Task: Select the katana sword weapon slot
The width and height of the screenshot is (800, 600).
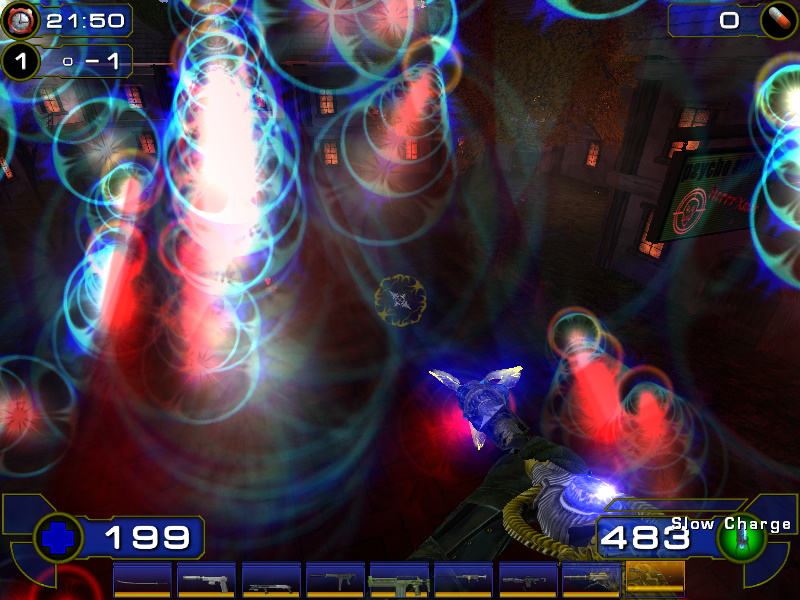Action: tap(142, 579)
